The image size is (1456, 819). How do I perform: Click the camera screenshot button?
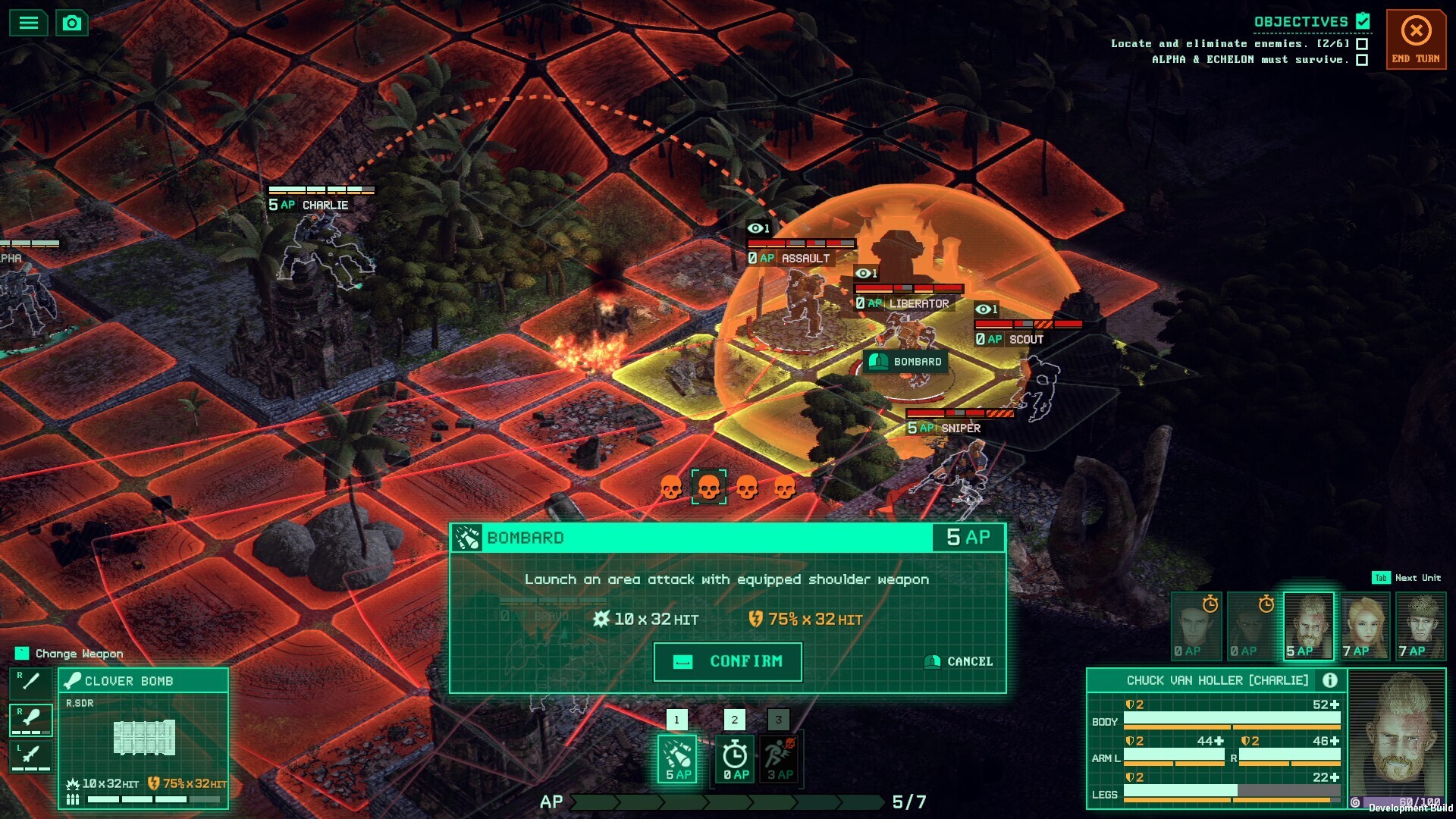72,23
